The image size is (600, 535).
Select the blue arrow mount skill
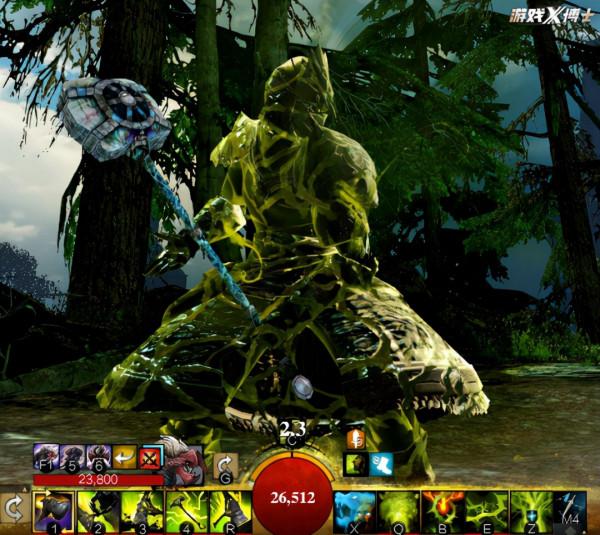pos(571,511)
